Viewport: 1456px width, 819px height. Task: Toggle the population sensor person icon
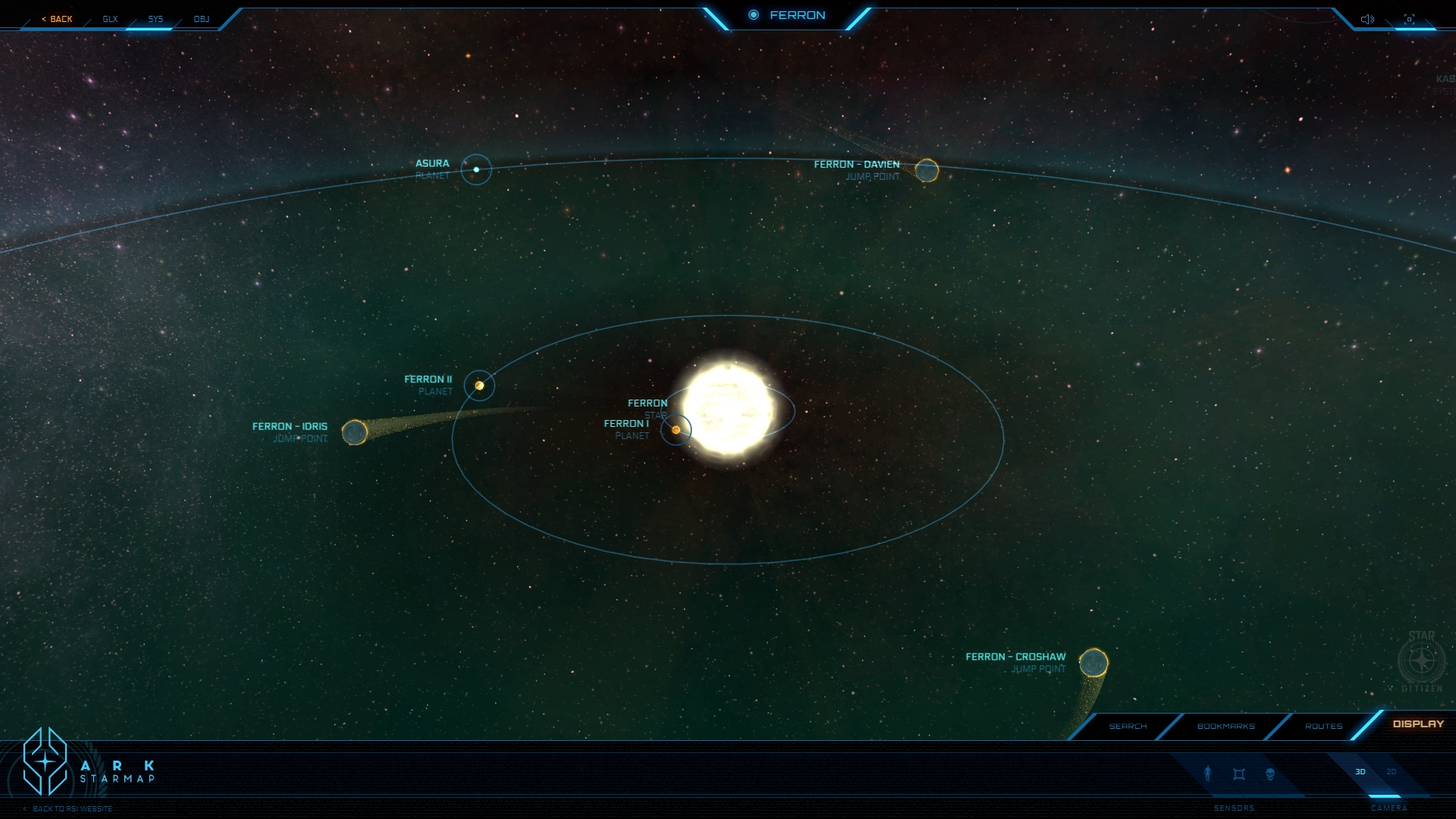[x=1208, y=773]
